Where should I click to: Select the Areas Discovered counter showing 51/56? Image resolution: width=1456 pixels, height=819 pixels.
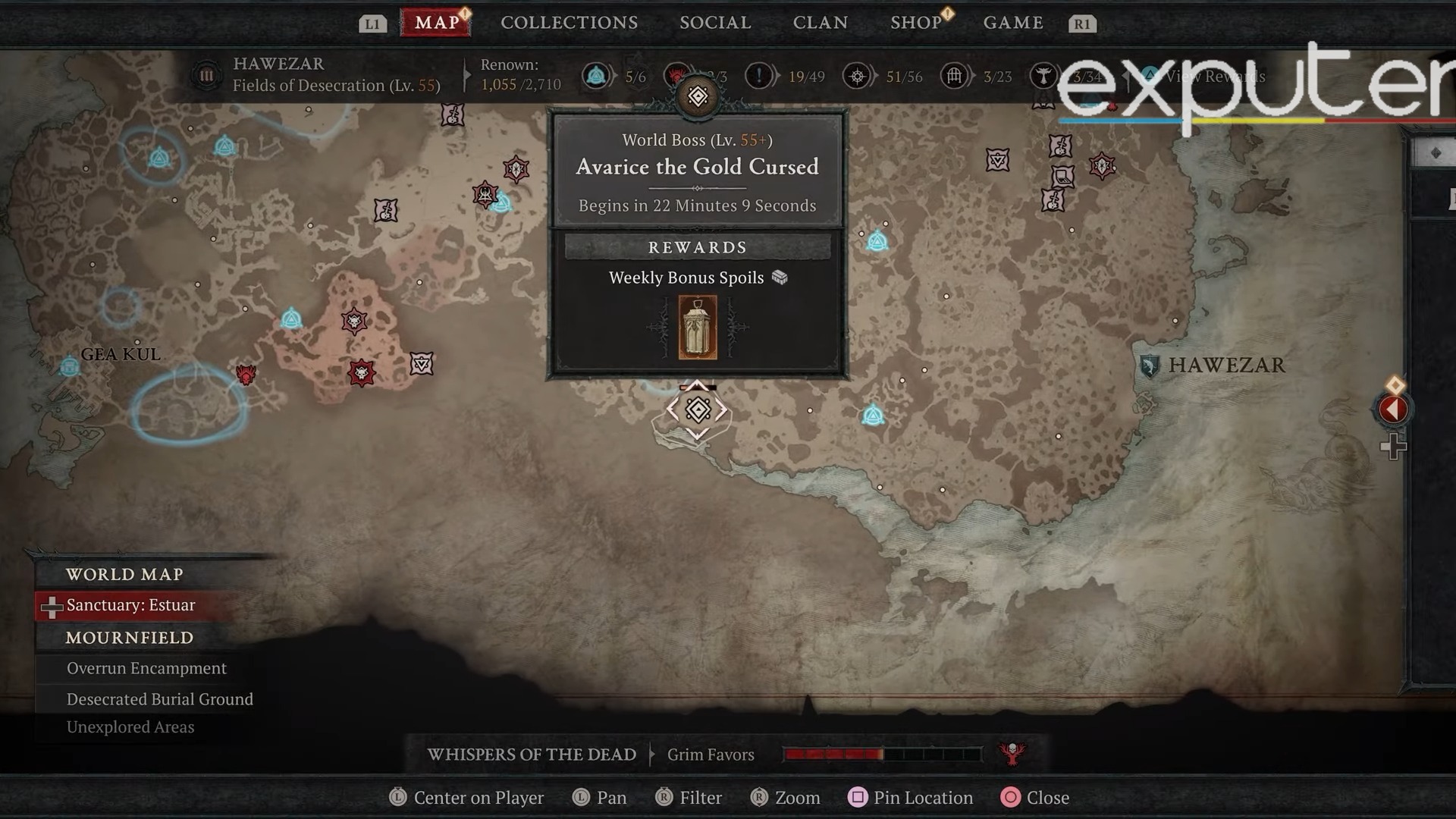[858, 76]
